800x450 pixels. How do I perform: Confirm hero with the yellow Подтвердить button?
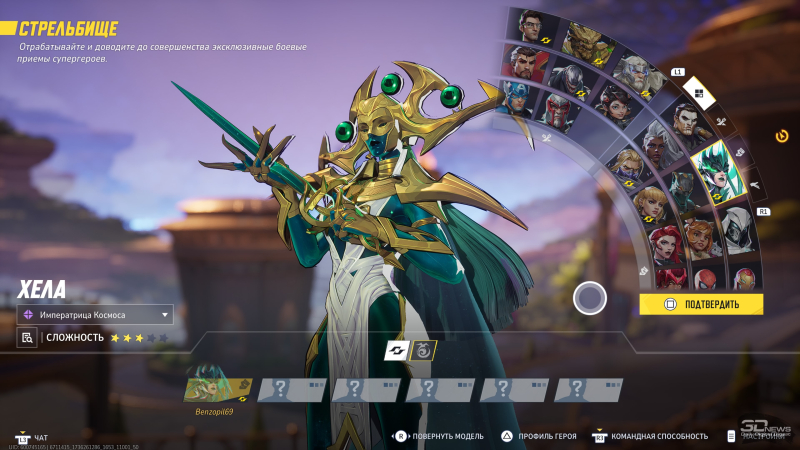(701, 304)
